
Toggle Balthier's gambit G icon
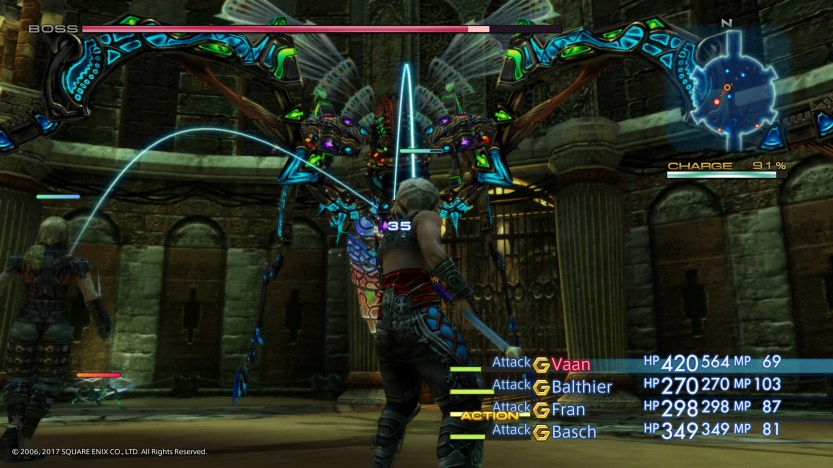(541, 387)
